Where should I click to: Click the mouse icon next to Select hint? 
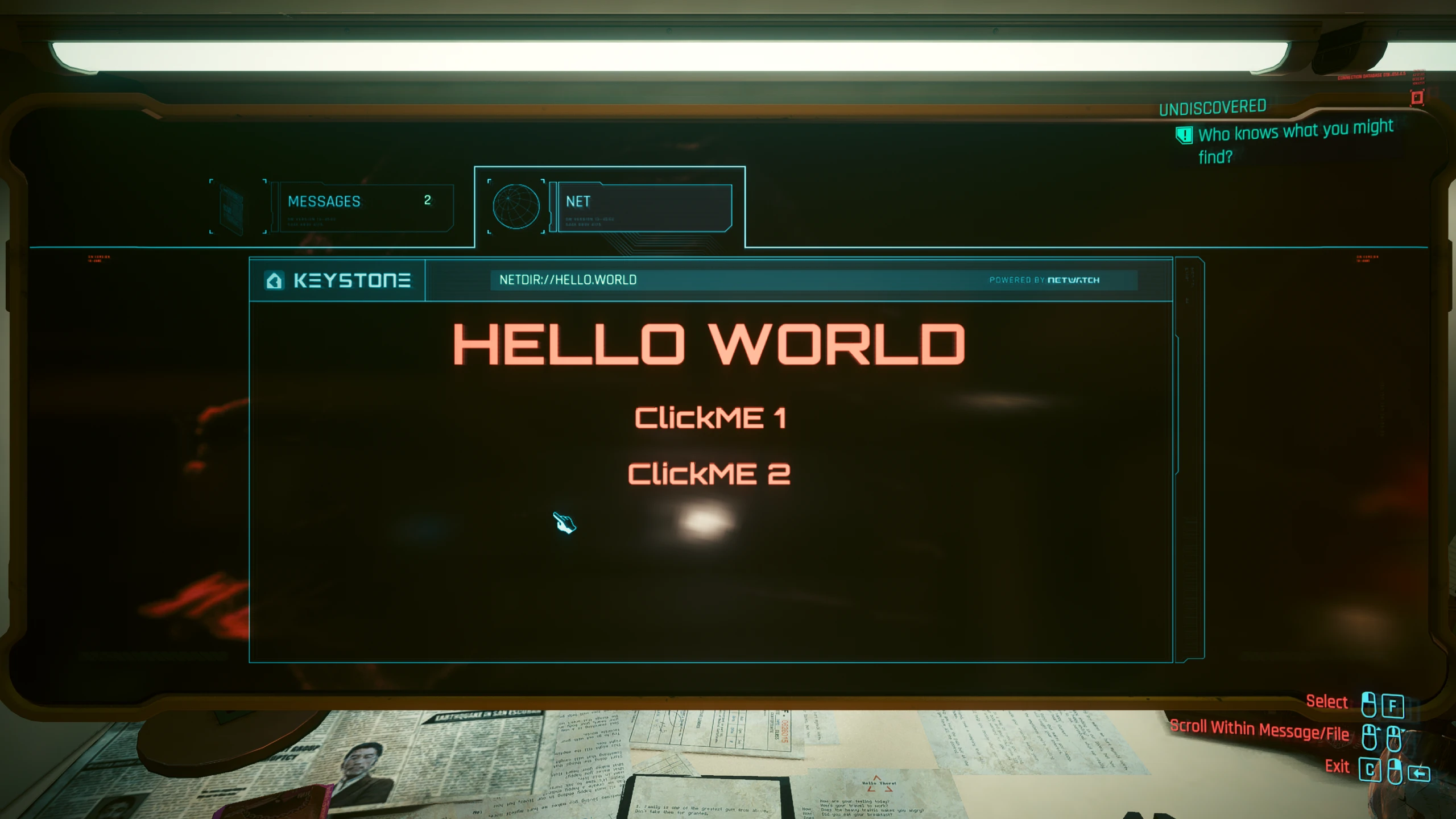[x=1370, y=705]
